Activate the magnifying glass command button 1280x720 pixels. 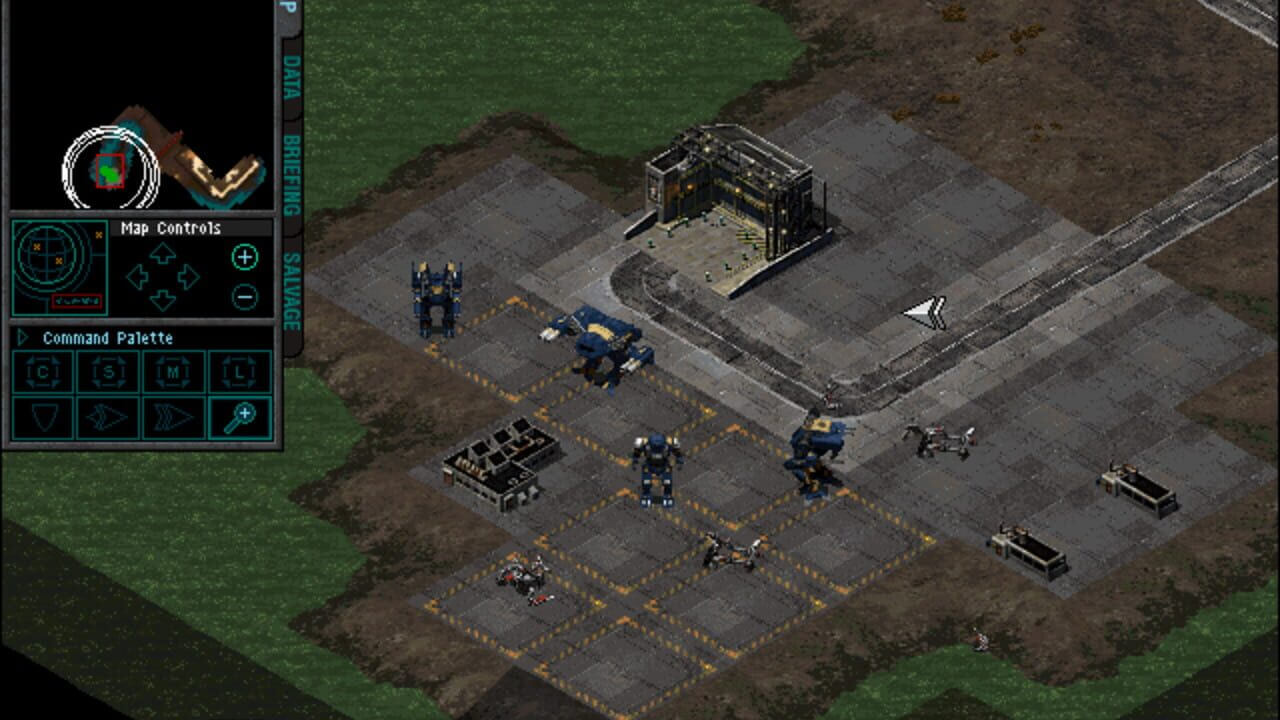click(x=240, y=417)
